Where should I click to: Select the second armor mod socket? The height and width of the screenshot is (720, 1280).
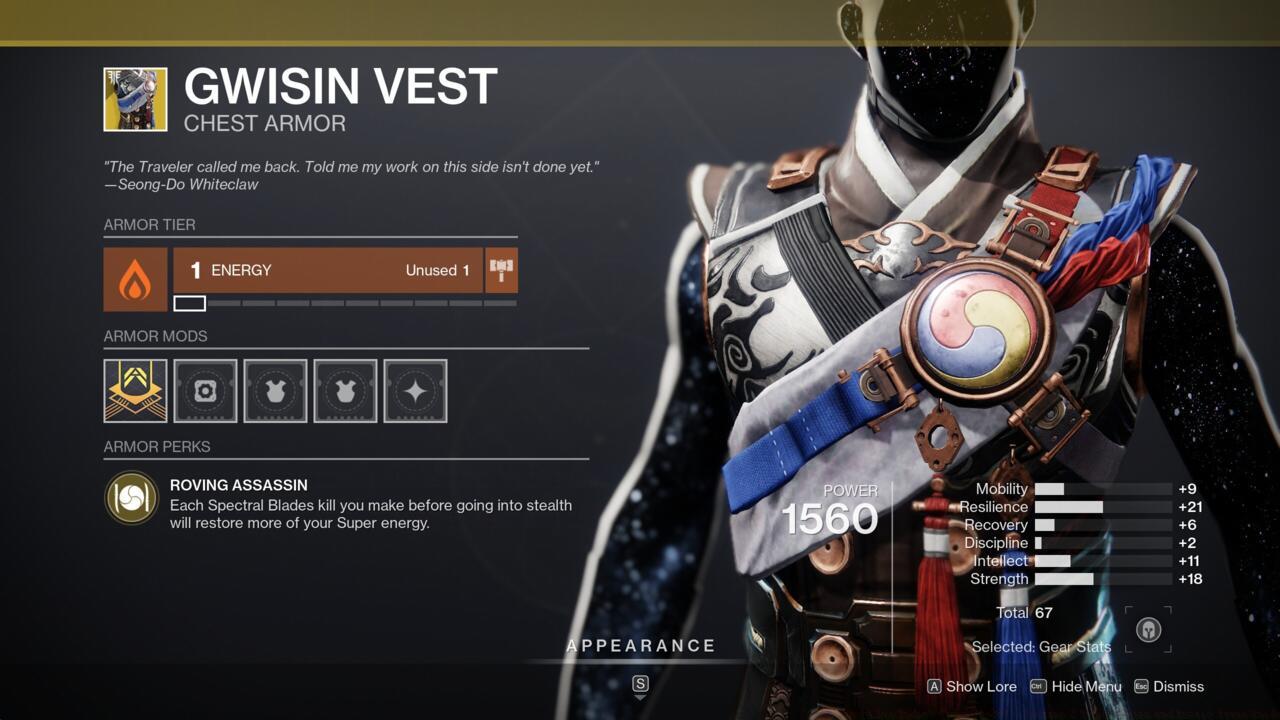coord(205,391)
